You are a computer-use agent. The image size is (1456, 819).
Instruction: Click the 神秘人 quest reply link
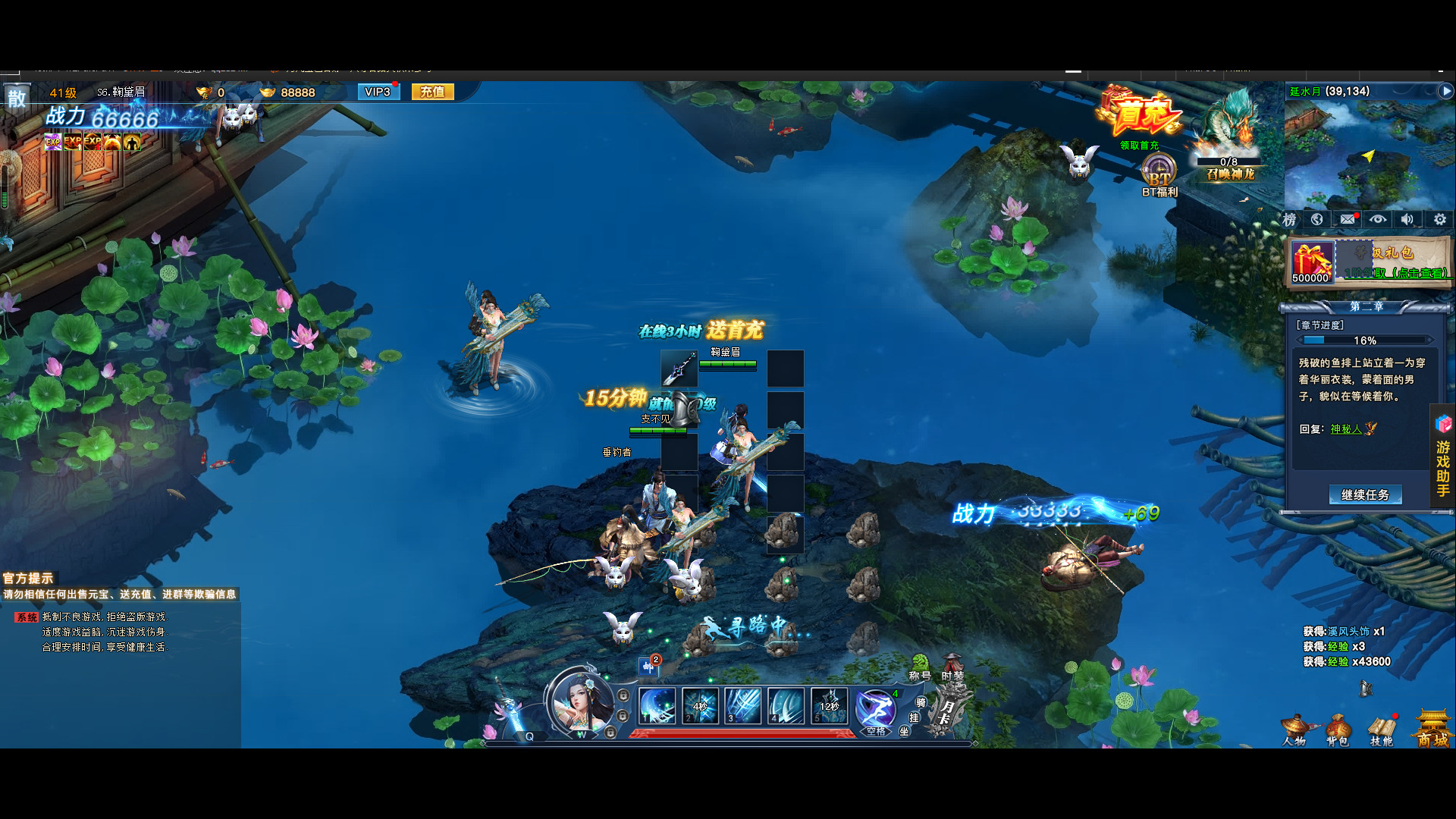(1346, 429)
